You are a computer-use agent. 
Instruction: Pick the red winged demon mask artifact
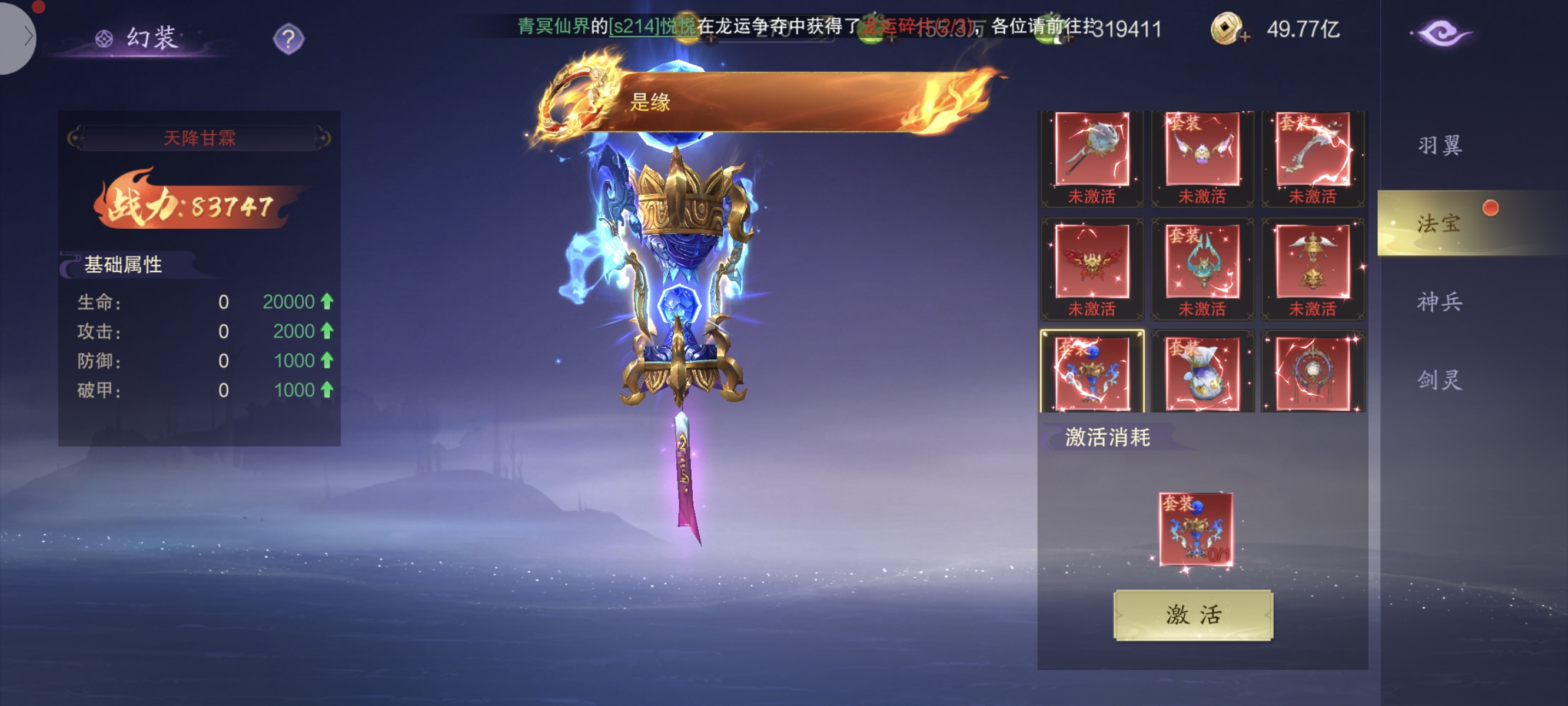[1091, 262]
